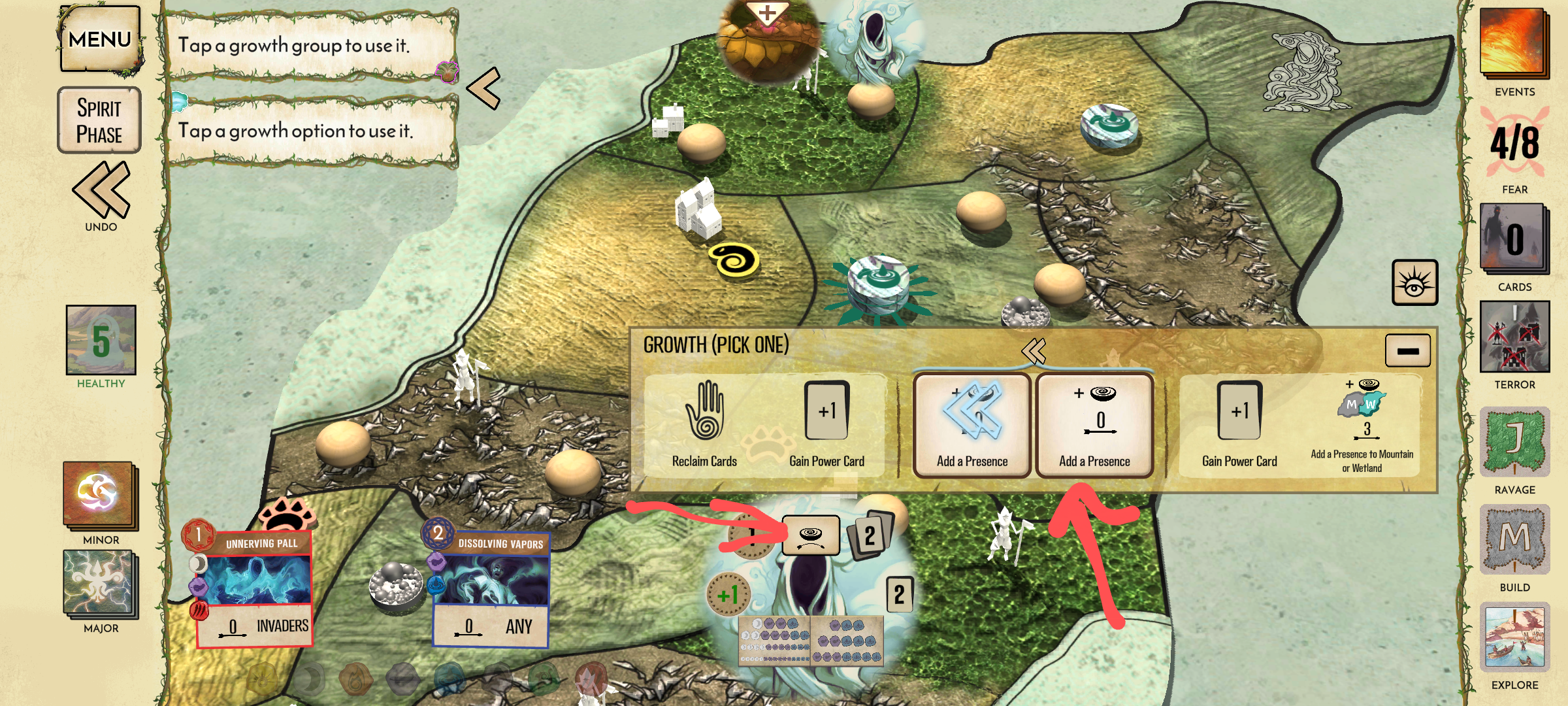
Task: Minimize the Growth panel
Action: click(1407, 351)
